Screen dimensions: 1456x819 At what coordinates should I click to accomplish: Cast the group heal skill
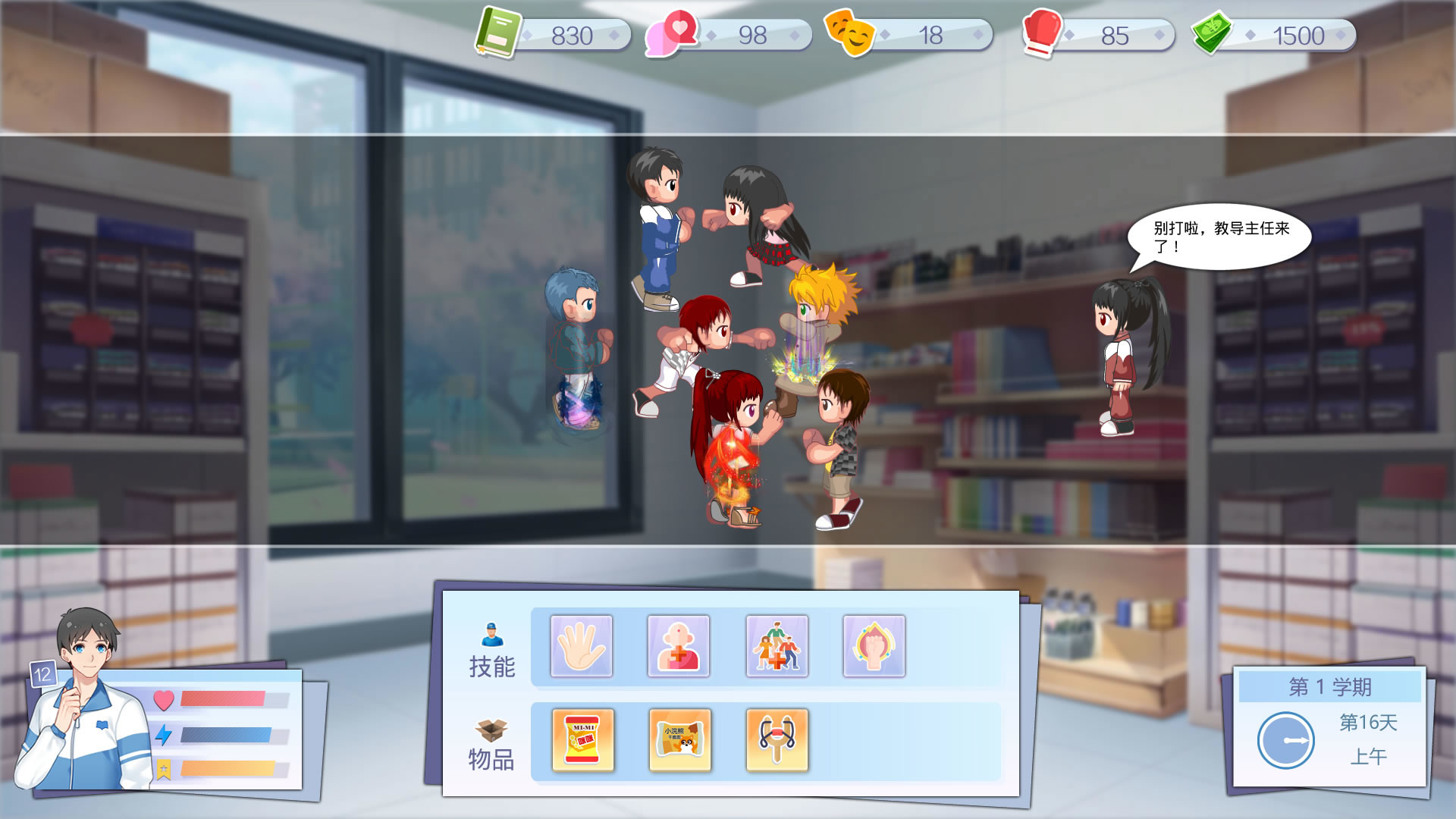(777, 646)
